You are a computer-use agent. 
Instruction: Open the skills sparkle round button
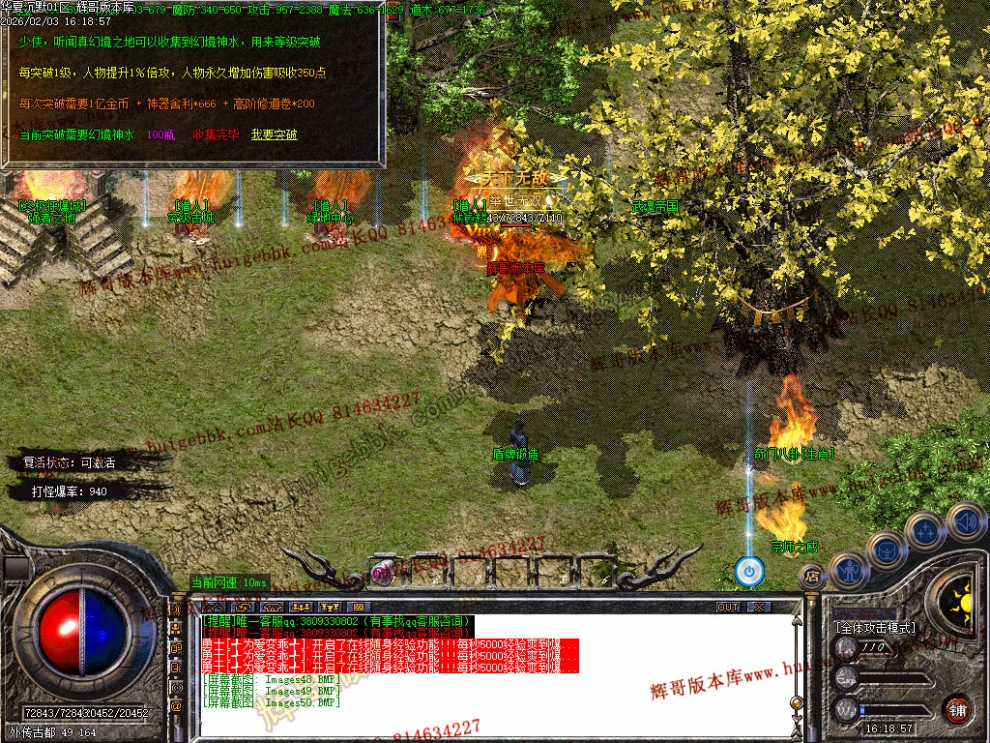coord(925,531)
